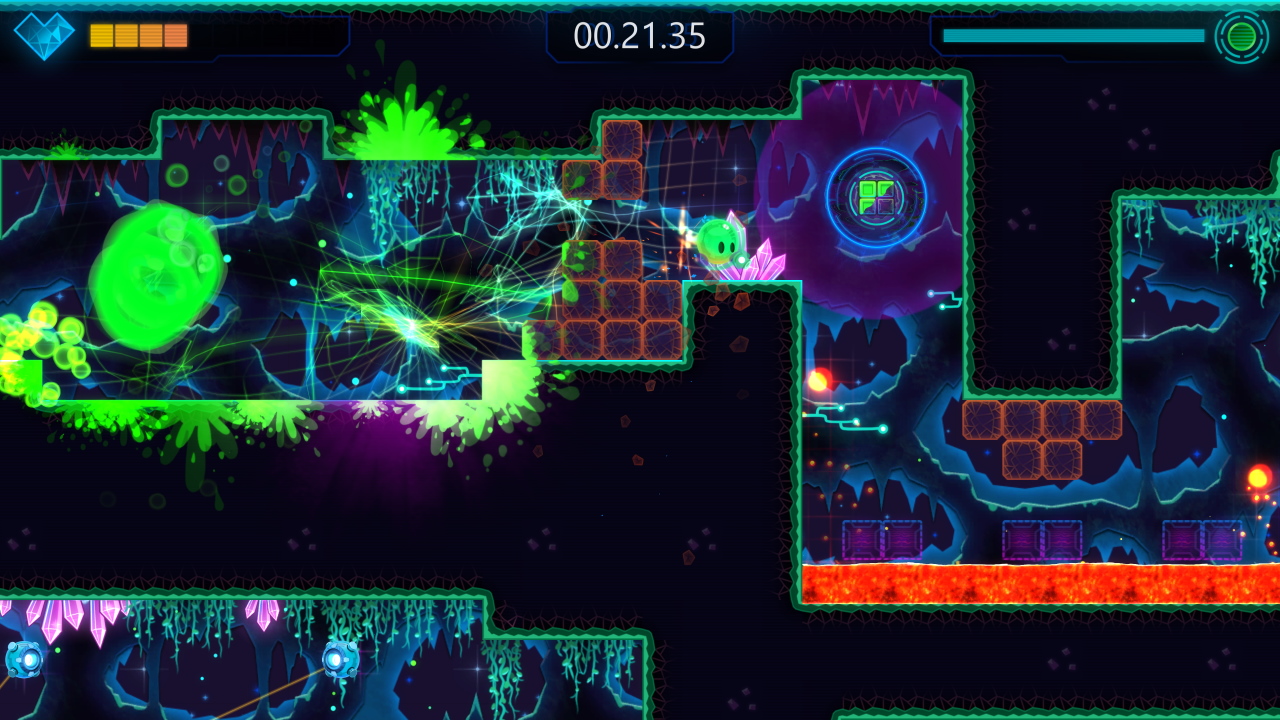Click the blue heart health icon

click(42, 37)
